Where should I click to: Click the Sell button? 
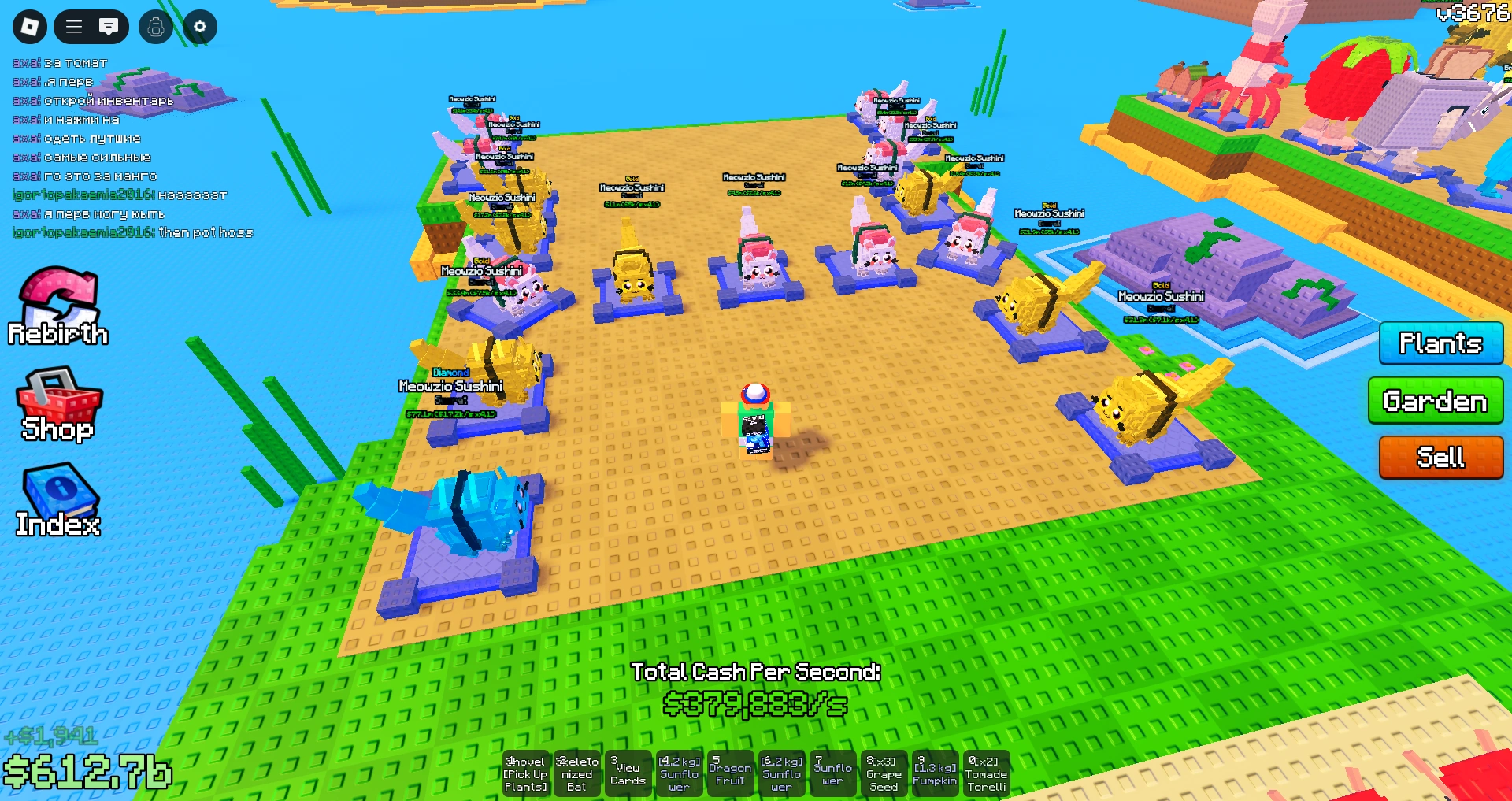(1440, 457)
